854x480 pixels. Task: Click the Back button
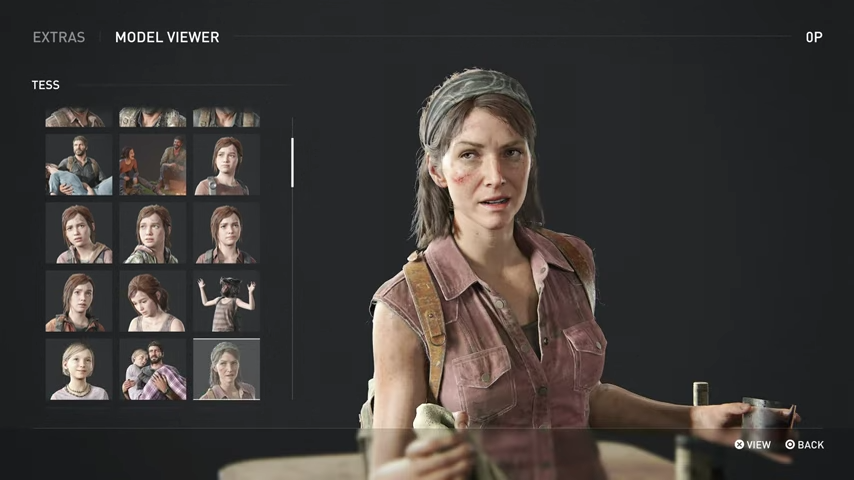pos(805,444)
